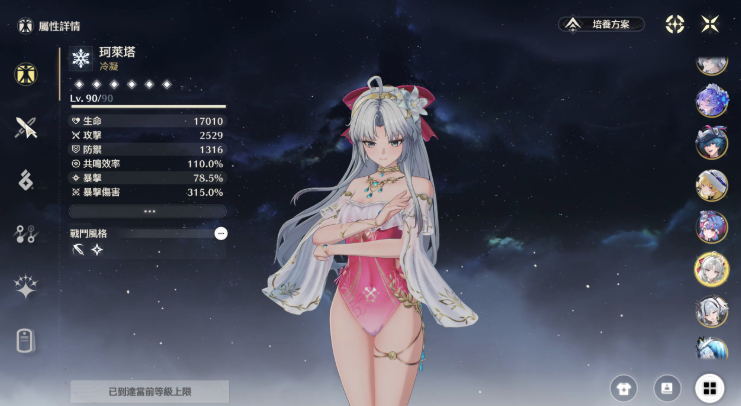
Task: Open the four-square grid view button
Action: (x=710, y=388)
